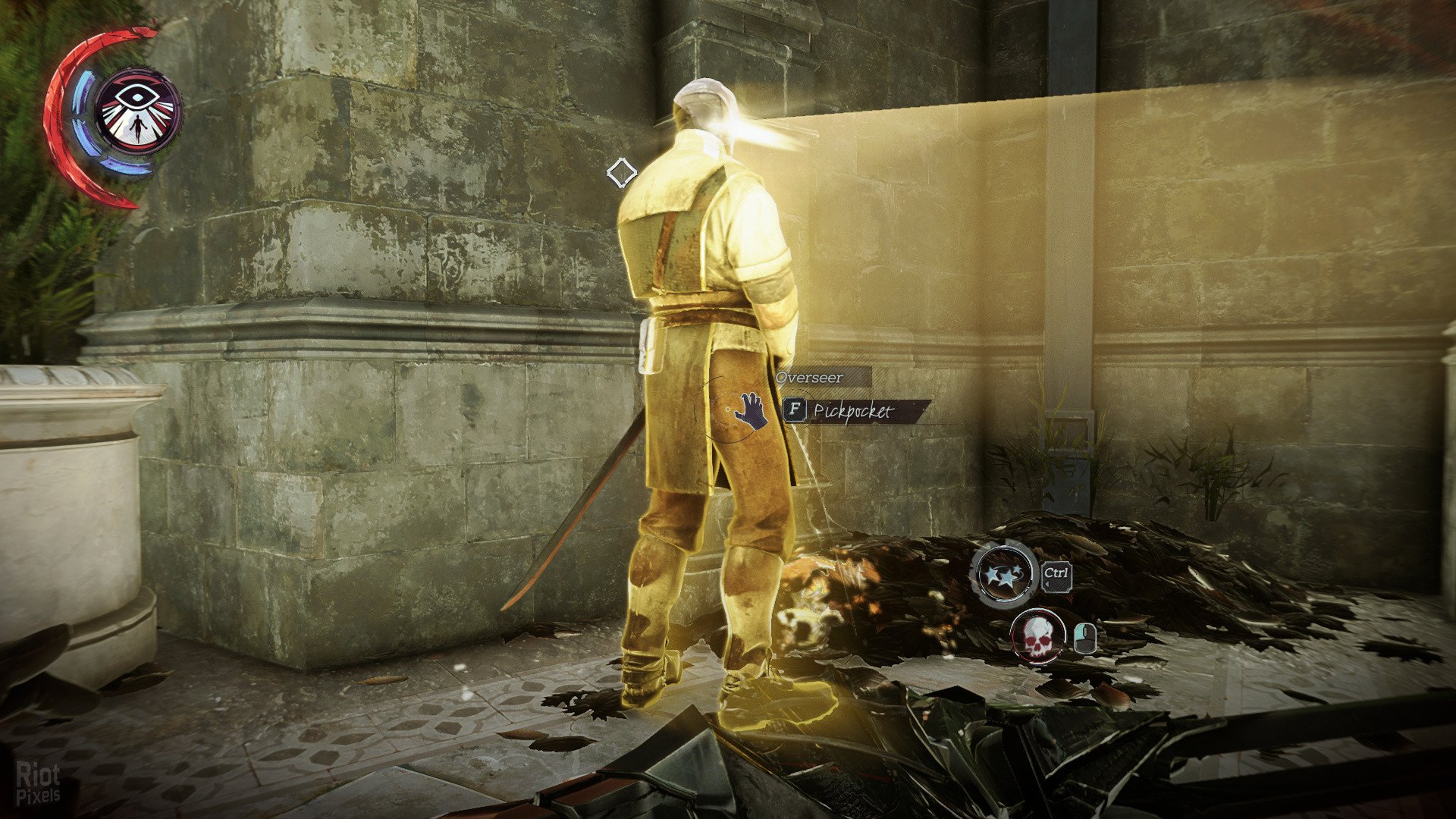Select the eye power icon in the HUD

click(x=138, y=111)
